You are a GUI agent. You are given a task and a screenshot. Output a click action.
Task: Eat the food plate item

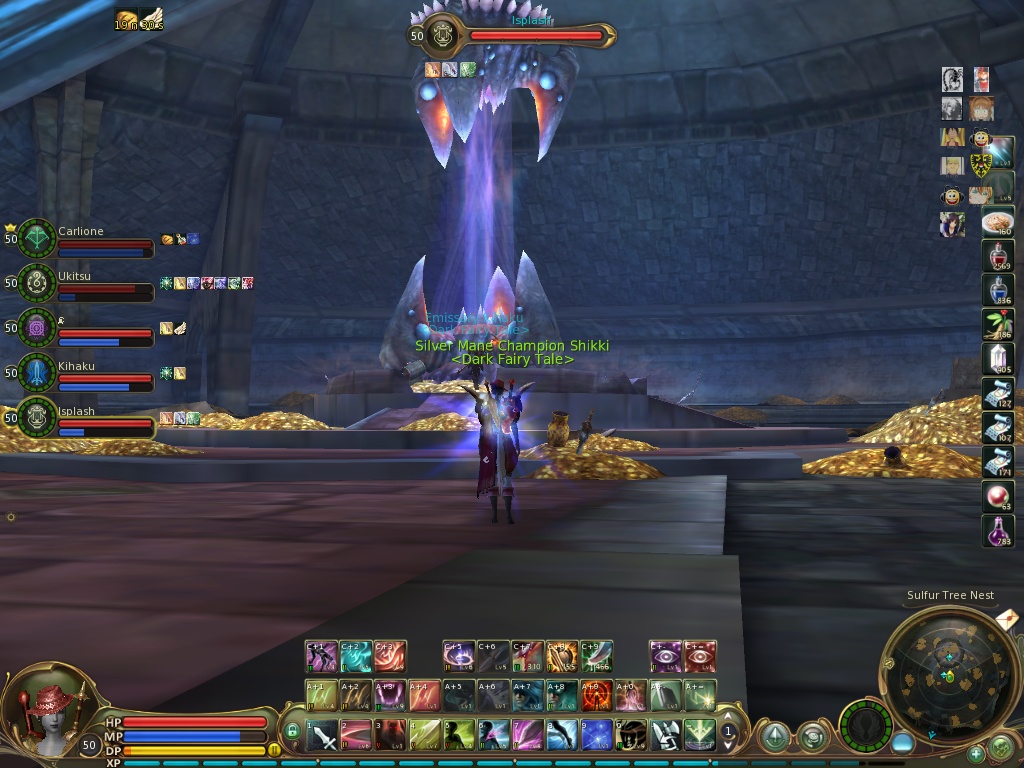pos(998,223)
